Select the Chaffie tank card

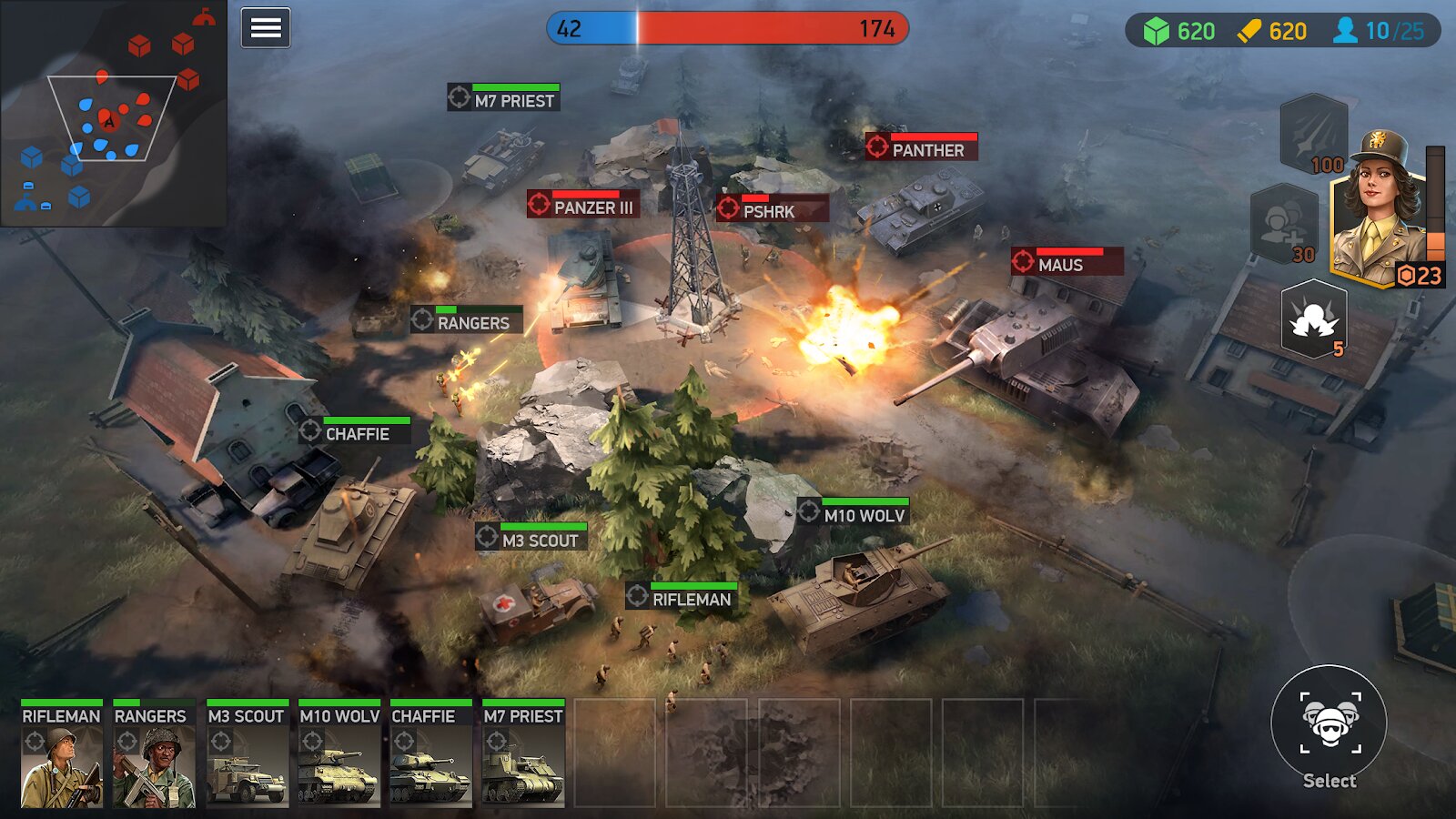coord(430,754)
